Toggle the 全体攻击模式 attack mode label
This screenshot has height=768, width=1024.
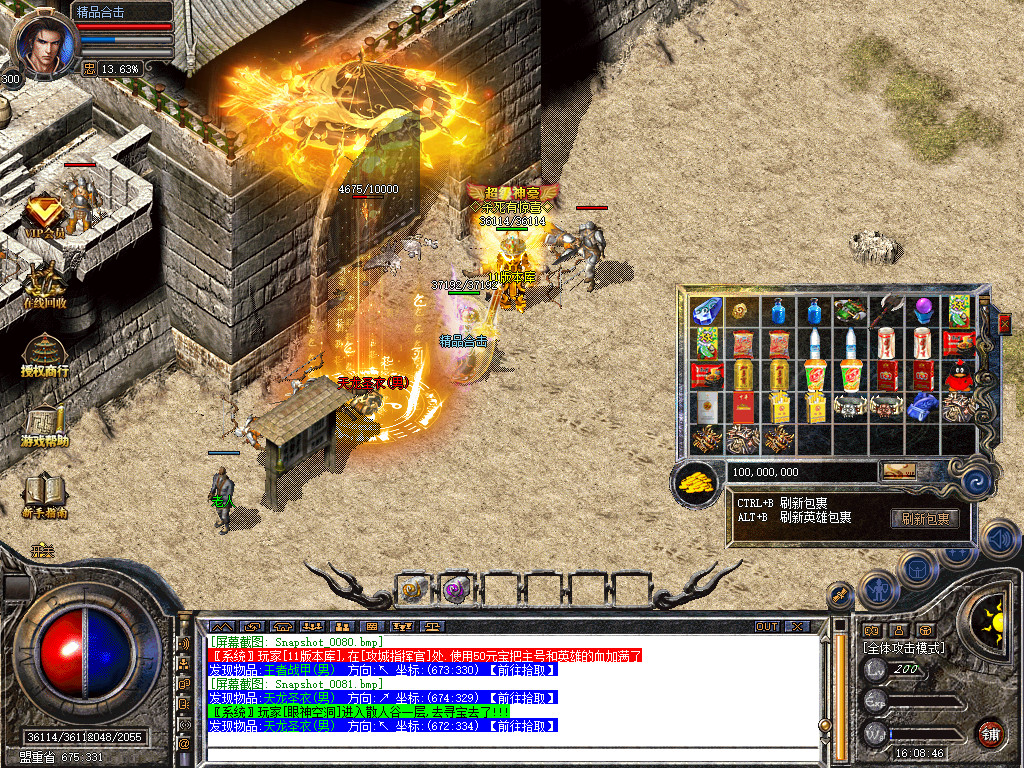903,648
